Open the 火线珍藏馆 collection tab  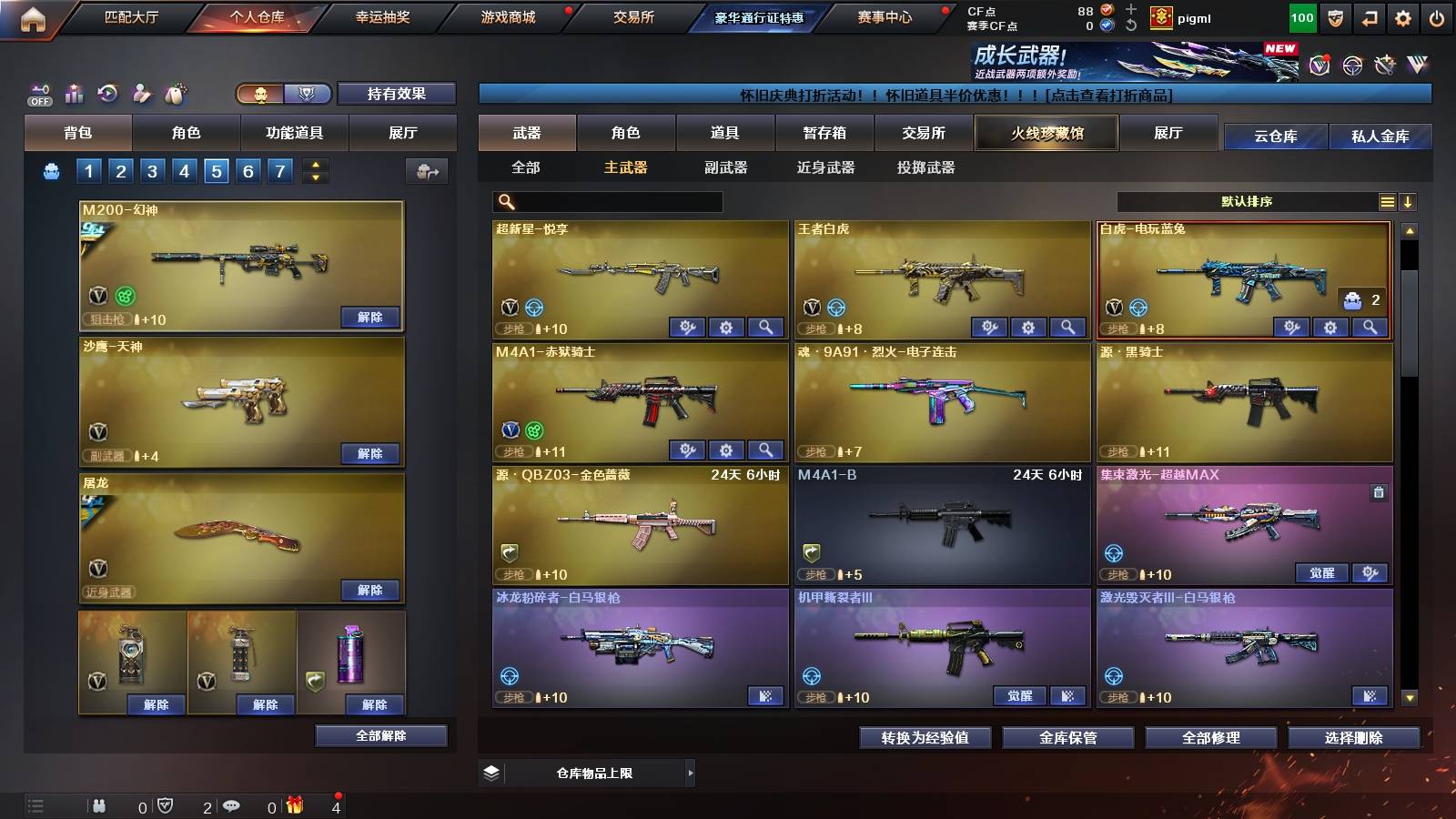tap(1046, 133)
